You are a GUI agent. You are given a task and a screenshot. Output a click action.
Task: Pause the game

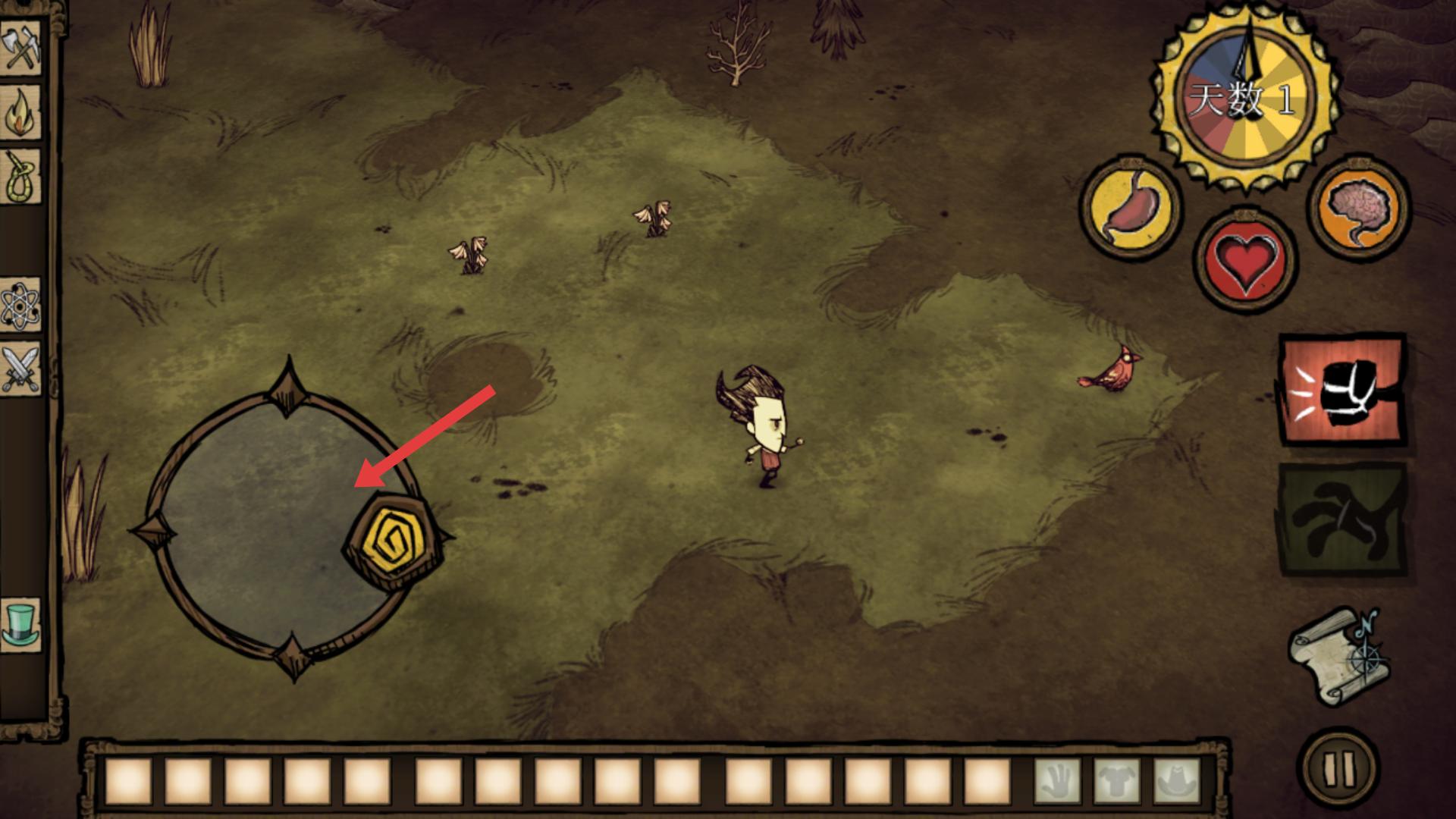click(x=1338, y=768)
